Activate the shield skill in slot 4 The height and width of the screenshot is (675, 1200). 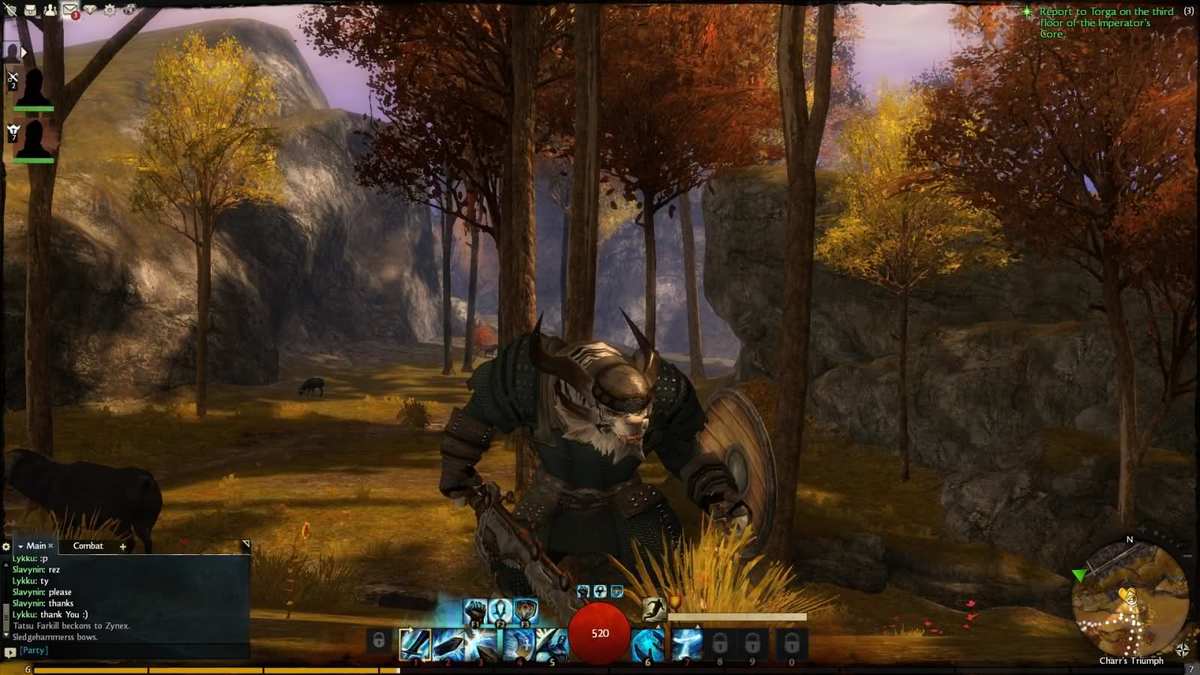[518, 643]
